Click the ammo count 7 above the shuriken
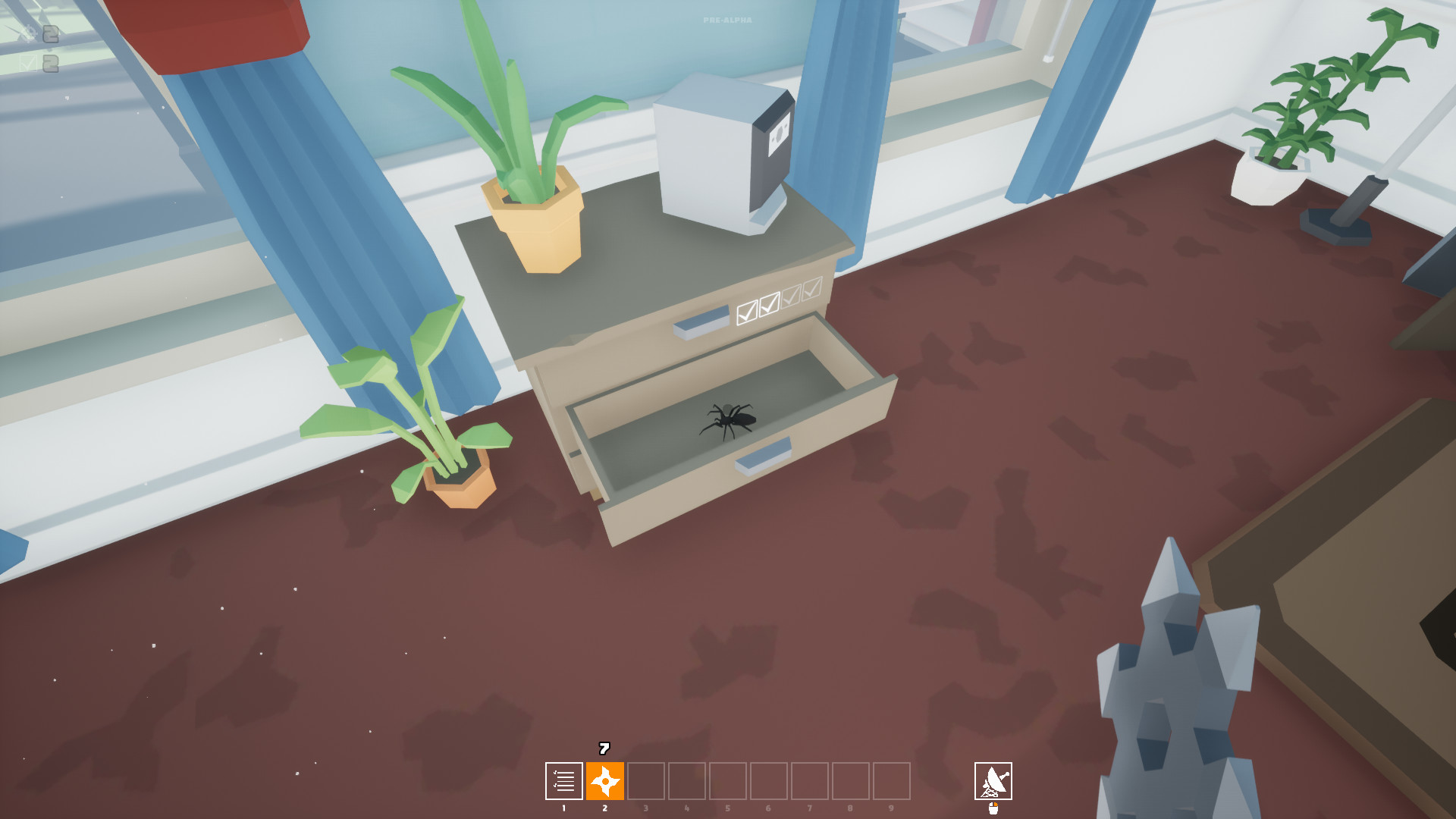1456x819 pixels. [x=604, y=748]
